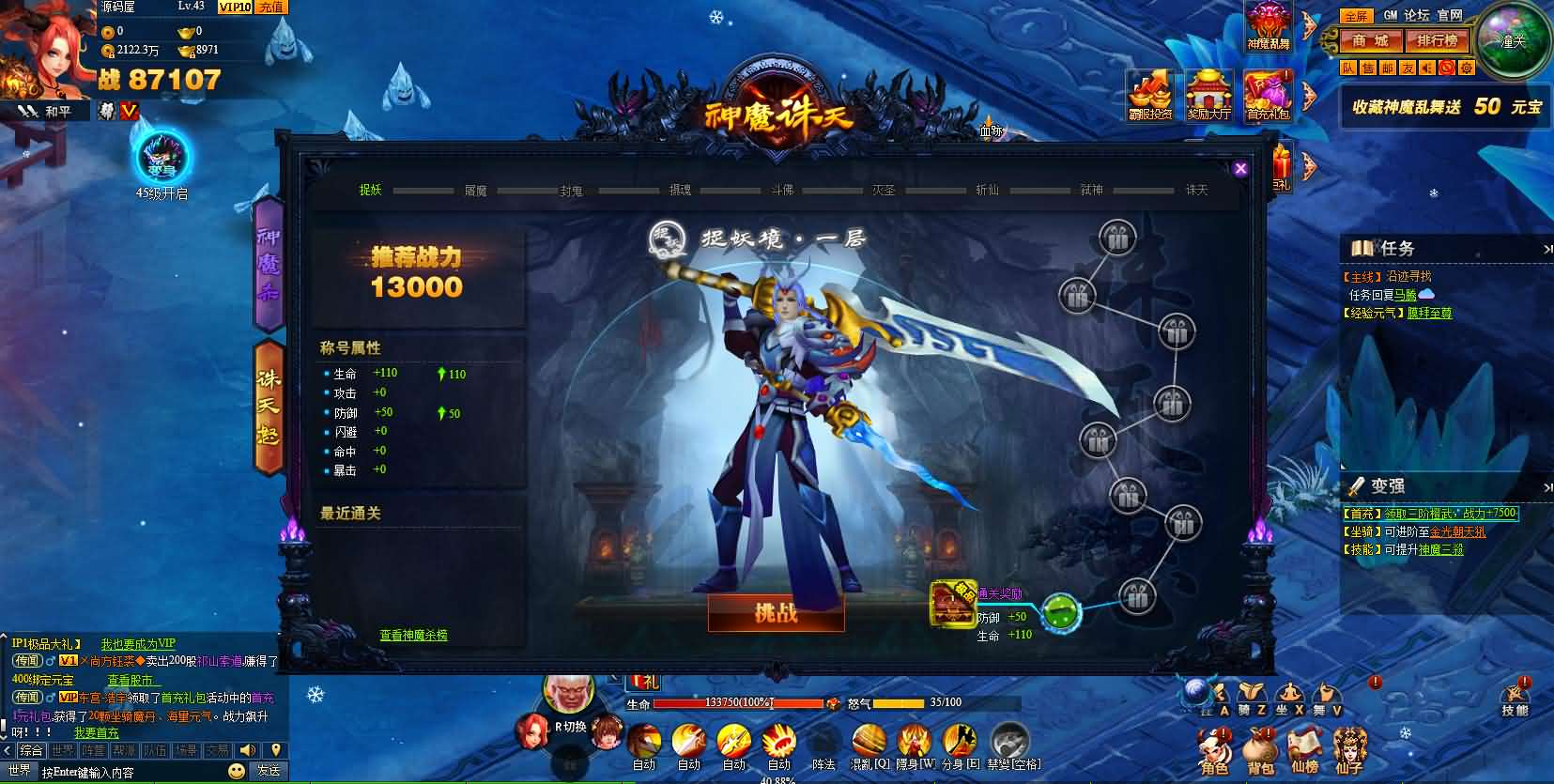Open the 论坛 forum link

point(1416,15)
